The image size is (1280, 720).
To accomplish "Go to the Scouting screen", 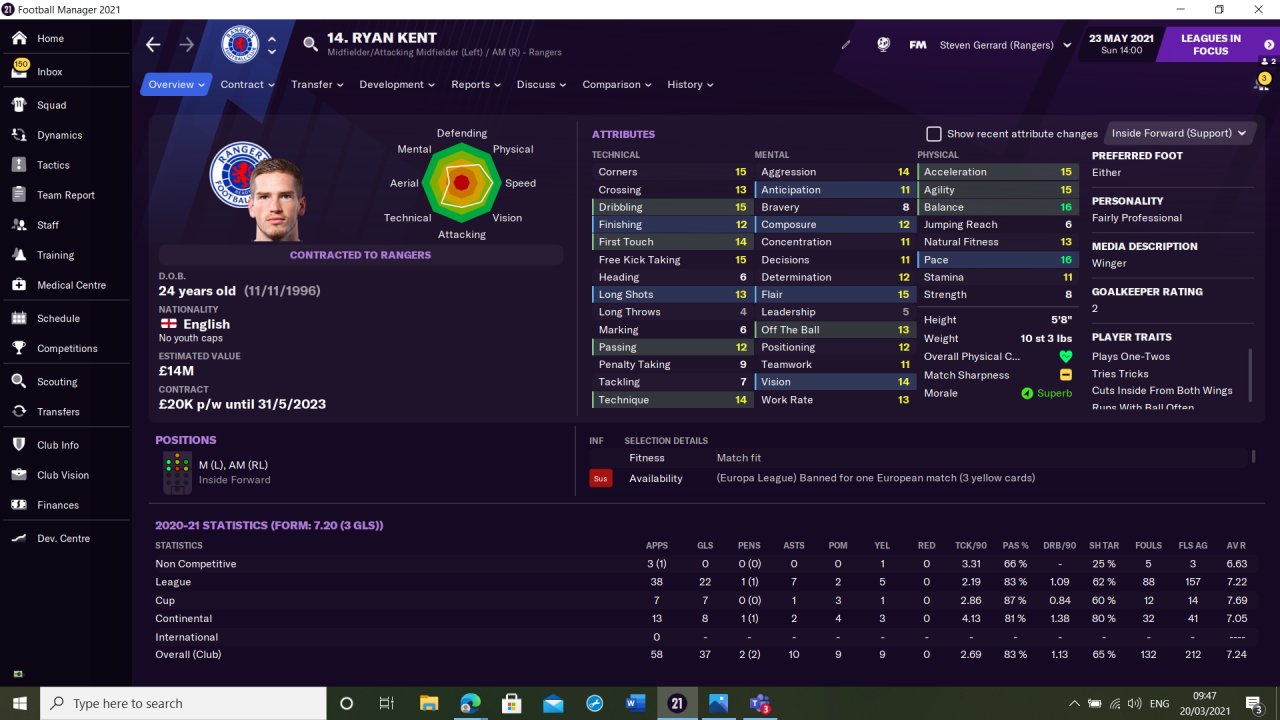I will pos(57,382).
